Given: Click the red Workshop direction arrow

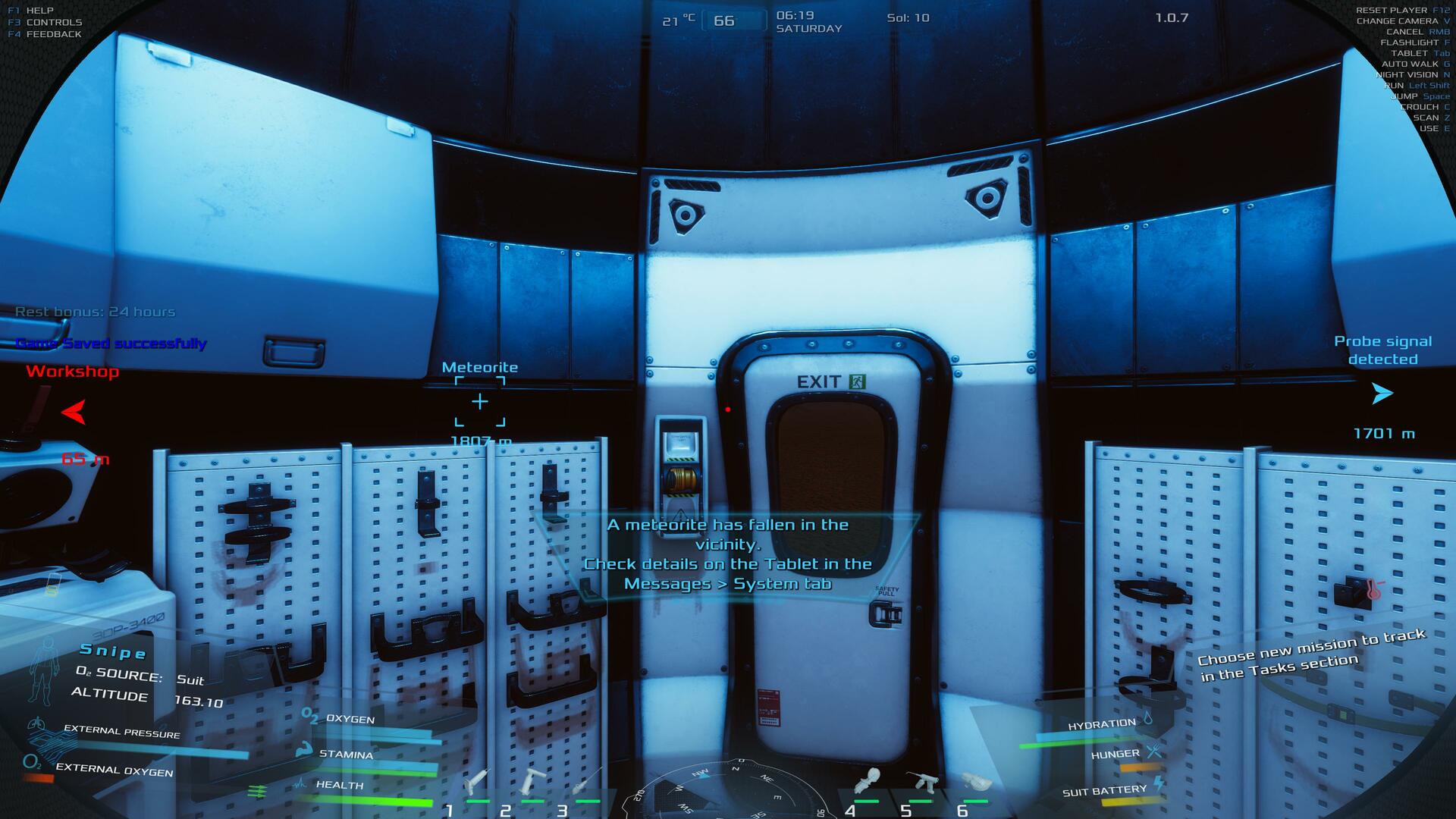Looking at the screenshot, I should coord(74,413).
